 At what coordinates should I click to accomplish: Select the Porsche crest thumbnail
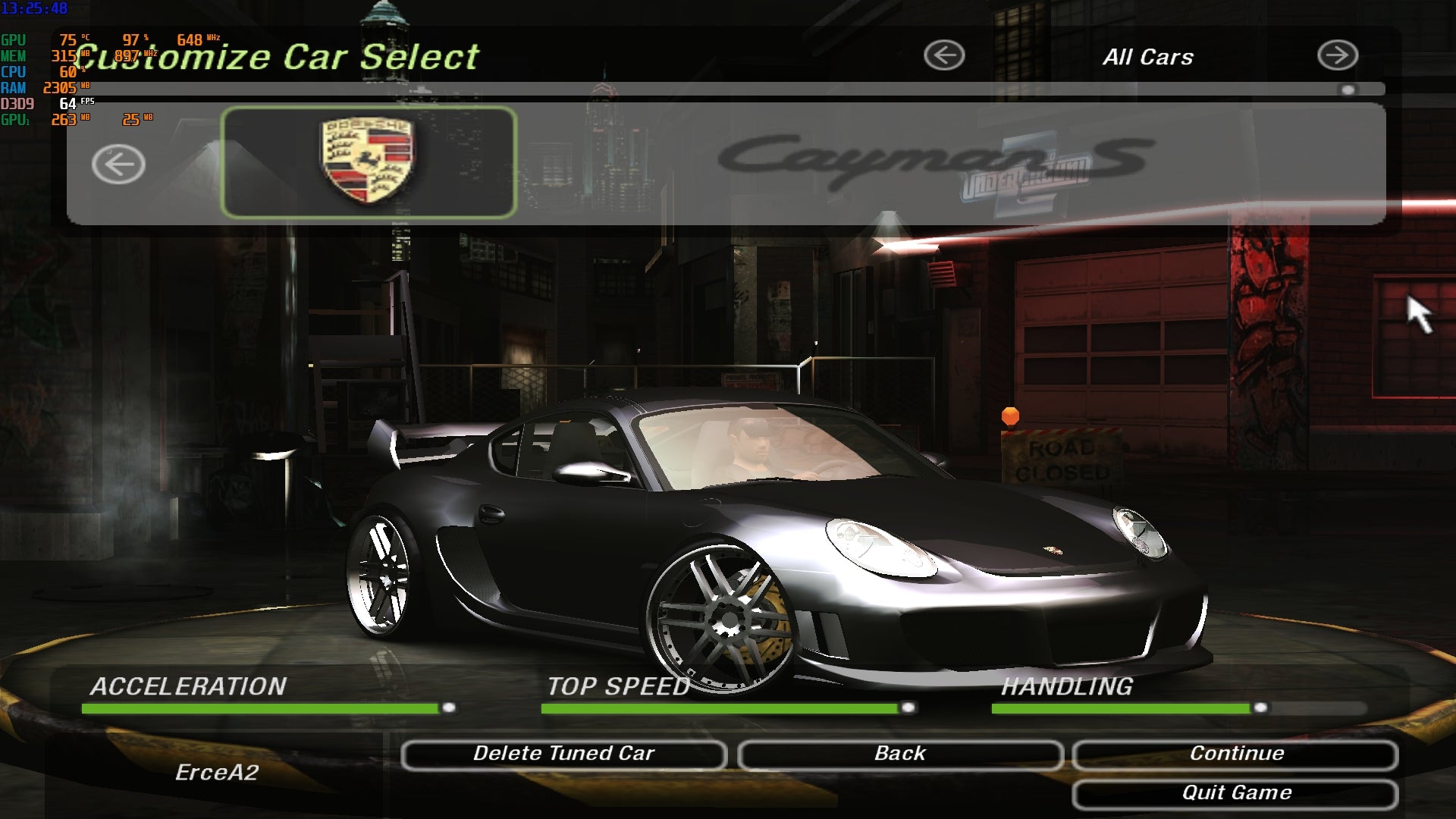coord(369,162)
